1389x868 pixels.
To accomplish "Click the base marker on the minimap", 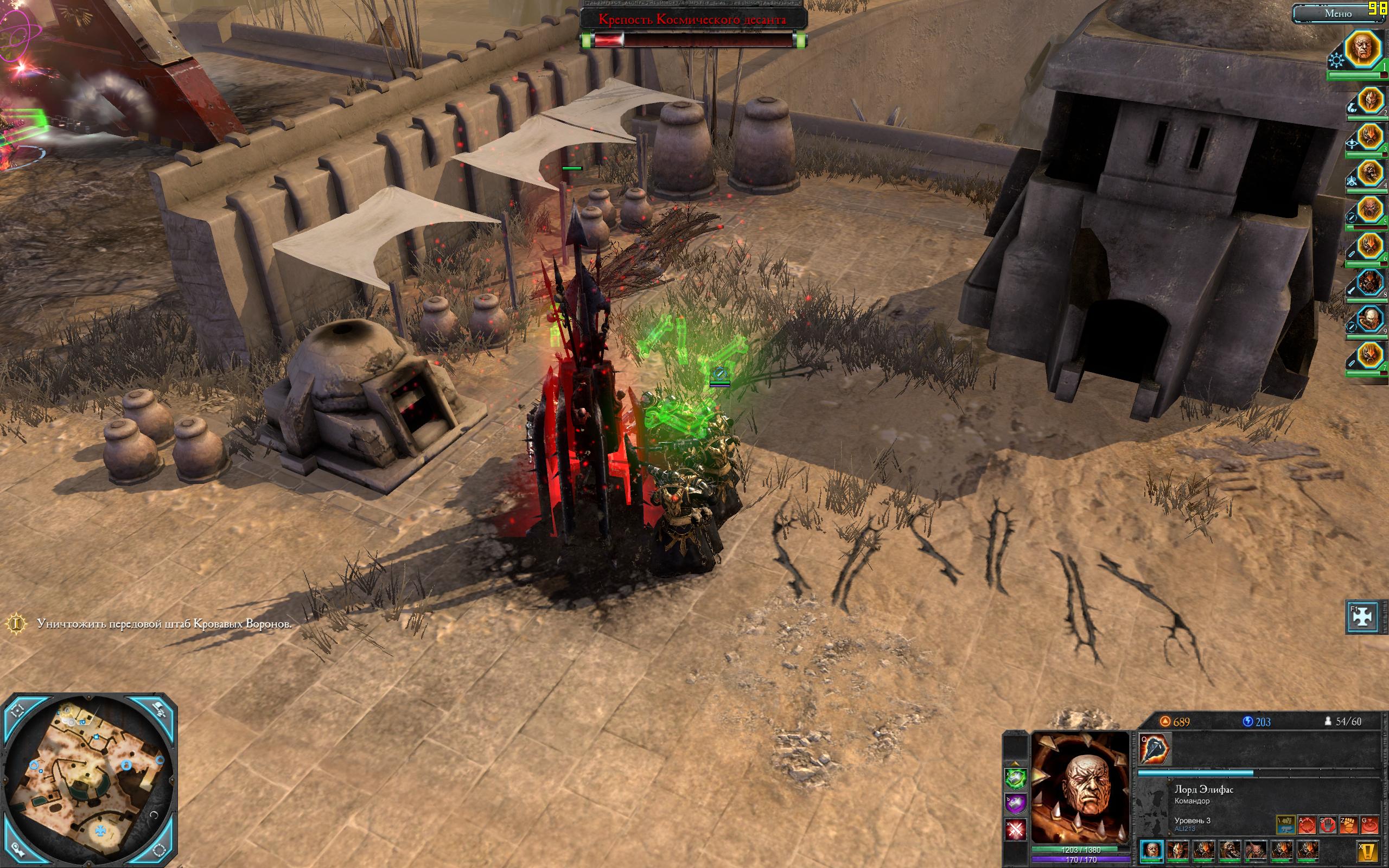I will [x=101, y=830].
